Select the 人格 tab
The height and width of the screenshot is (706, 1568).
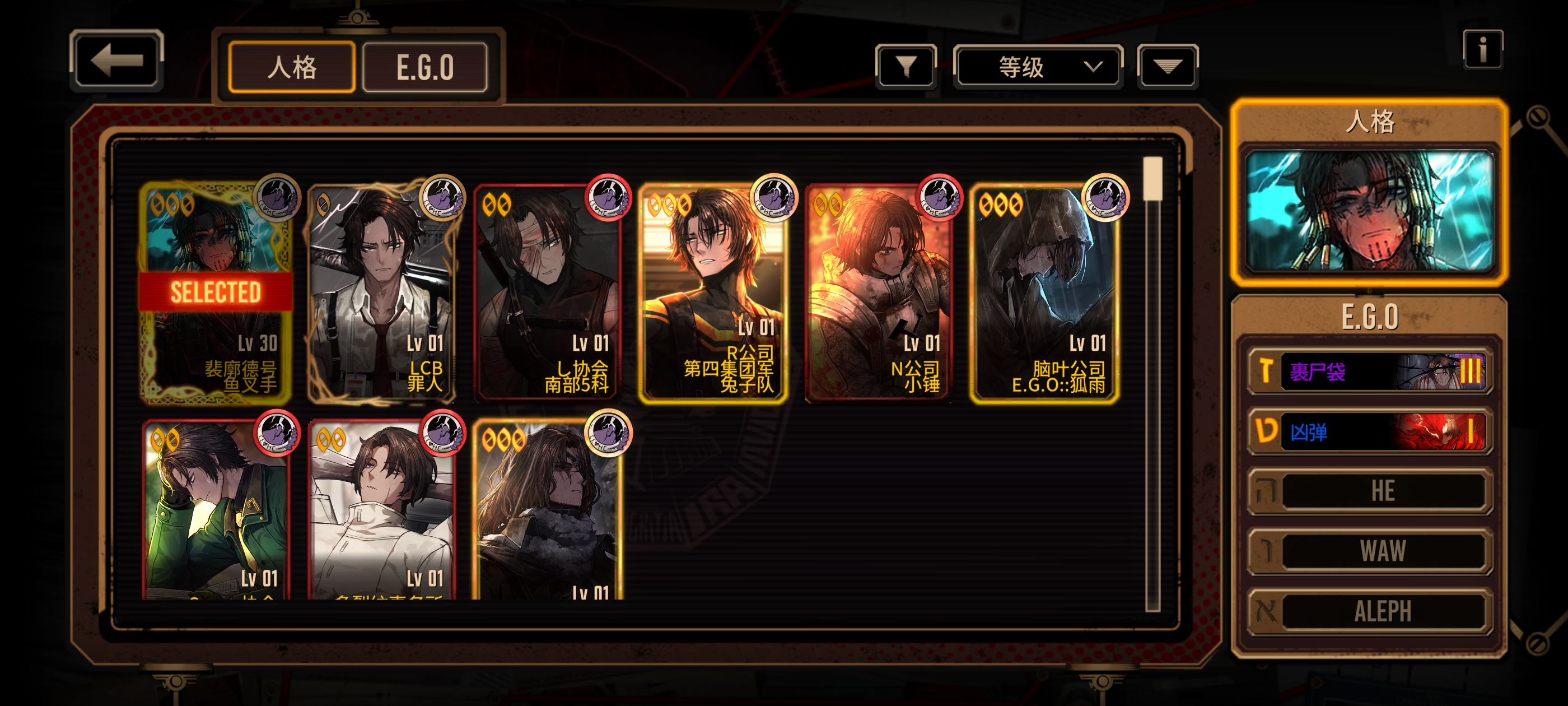[x=292, y=67]
